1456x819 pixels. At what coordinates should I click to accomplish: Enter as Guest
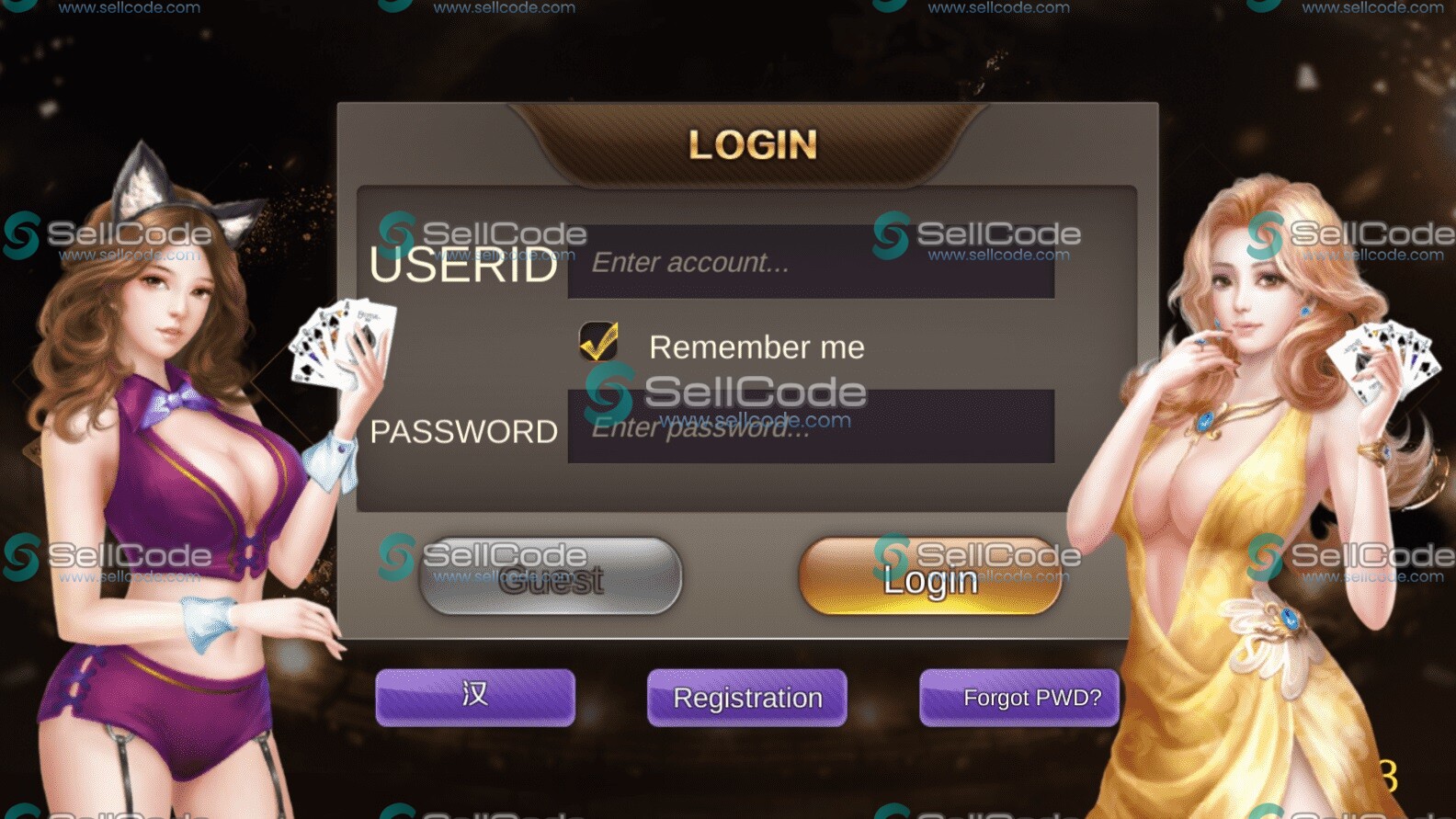[x=551, y=577]
